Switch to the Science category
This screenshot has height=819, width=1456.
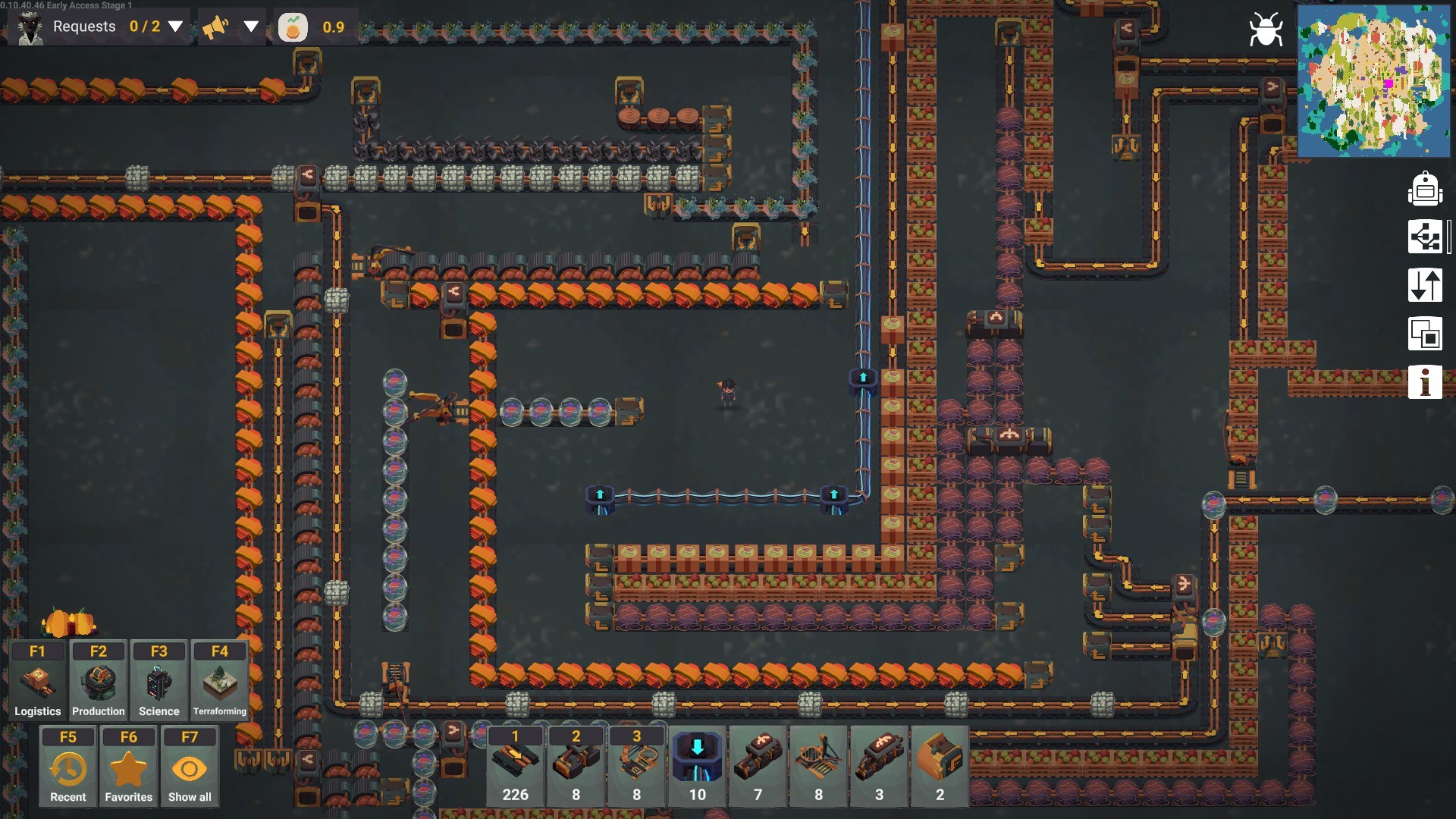159,681
